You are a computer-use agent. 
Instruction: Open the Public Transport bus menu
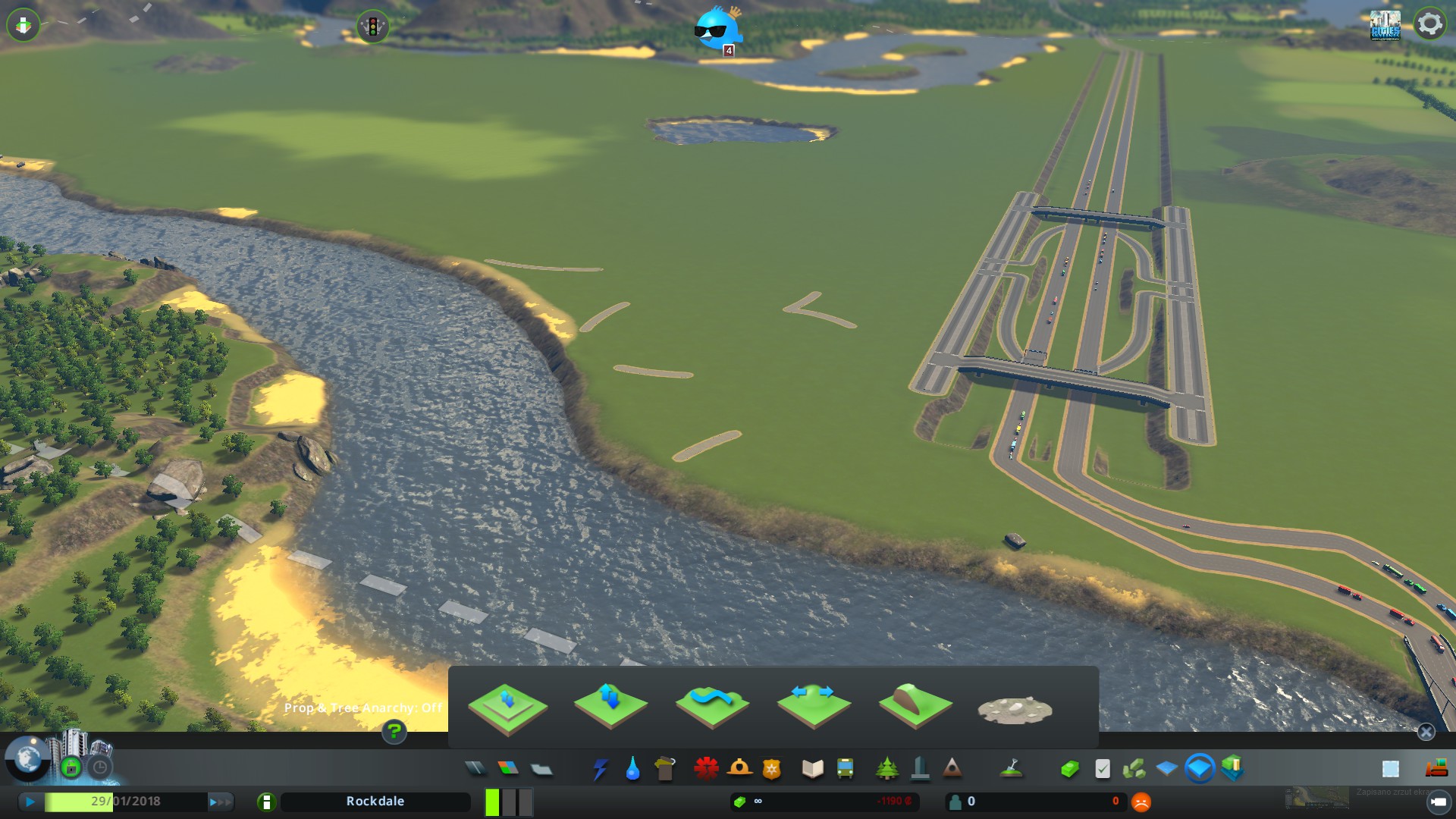pyautogui.click(x=845, y=769)
